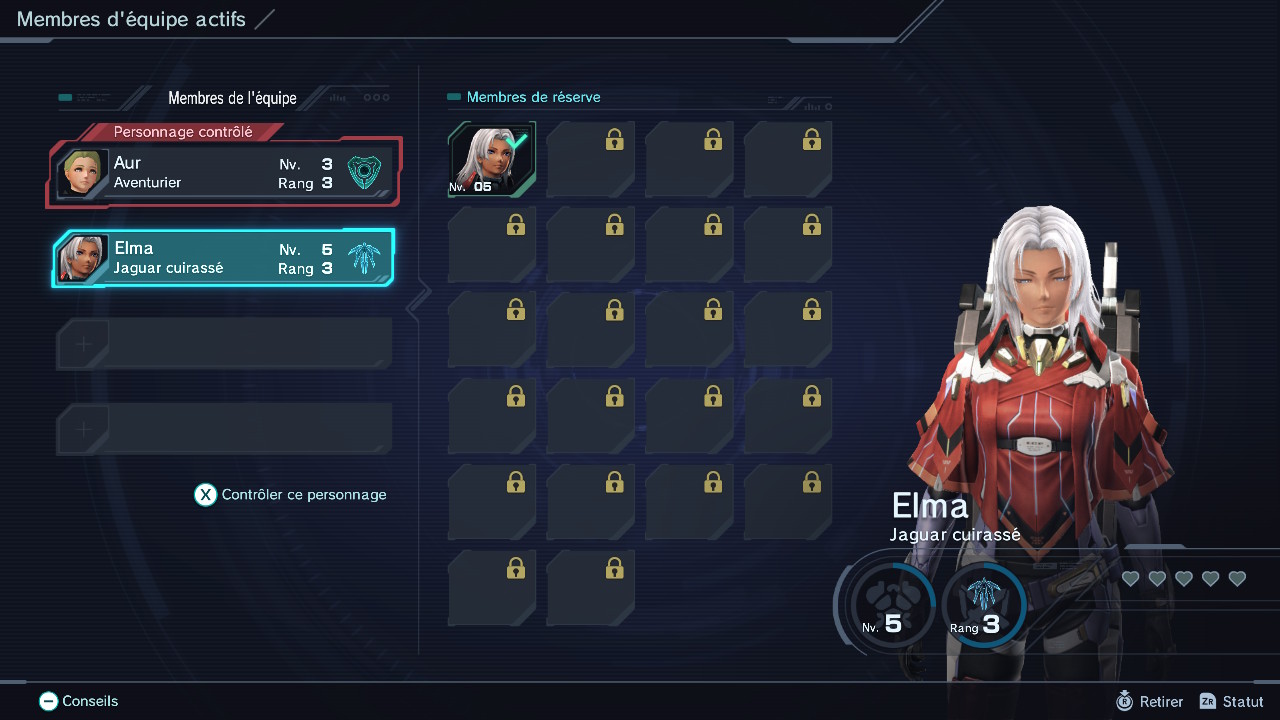Click Elma's Jaguar cuirassé class emblem
The width and height of the screenshot is (1280, 720).
click(x=364, y=257)
